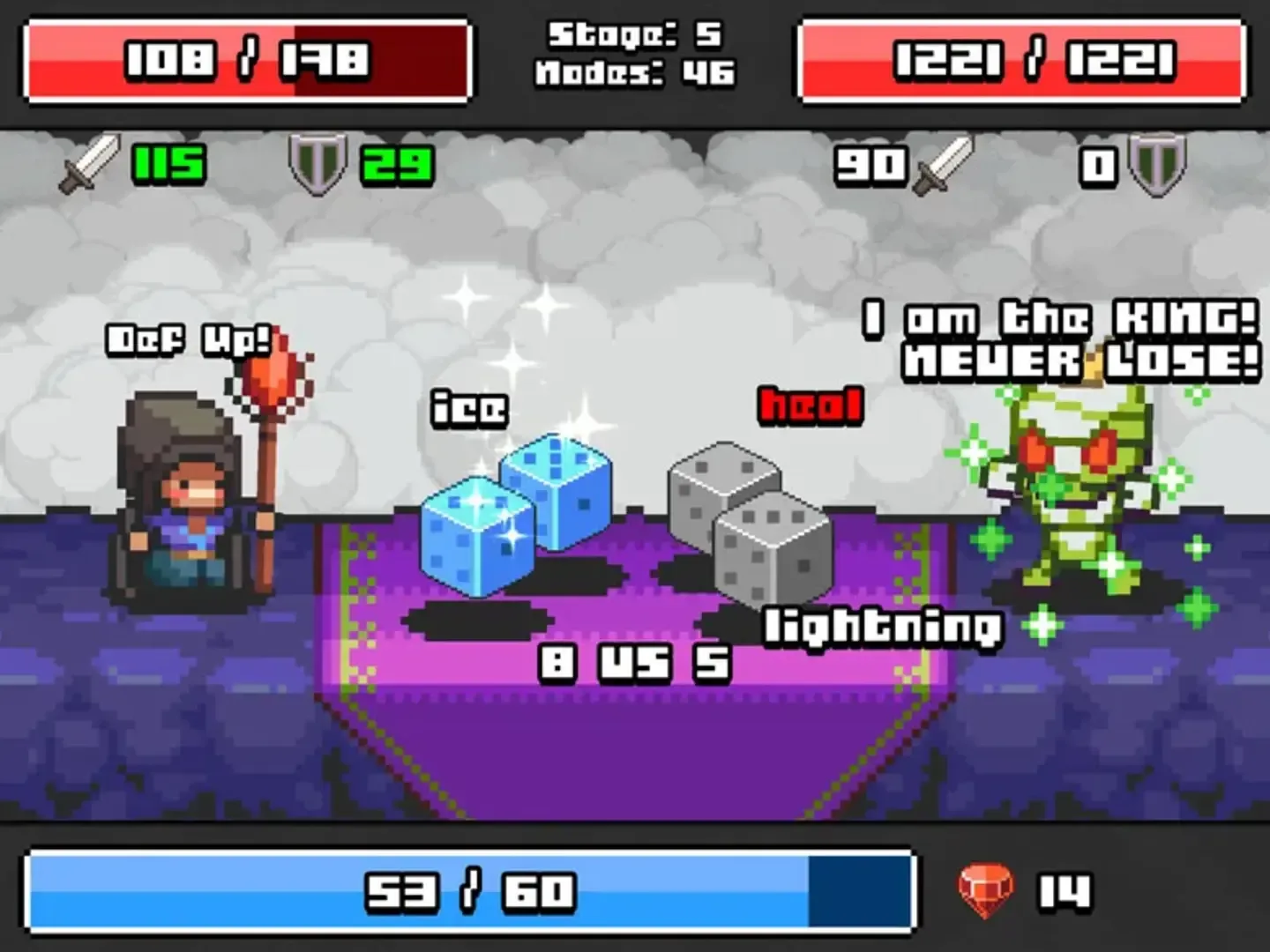
Task: Click the 'Stage: 5' header text
Action: tap(633, 35)
